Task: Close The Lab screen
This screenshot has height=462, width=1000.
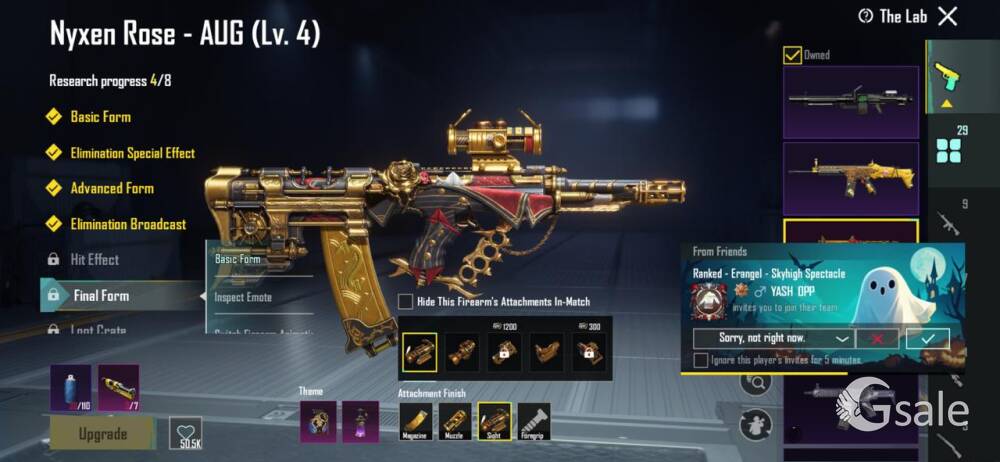Action: click(x=947, y=16)
